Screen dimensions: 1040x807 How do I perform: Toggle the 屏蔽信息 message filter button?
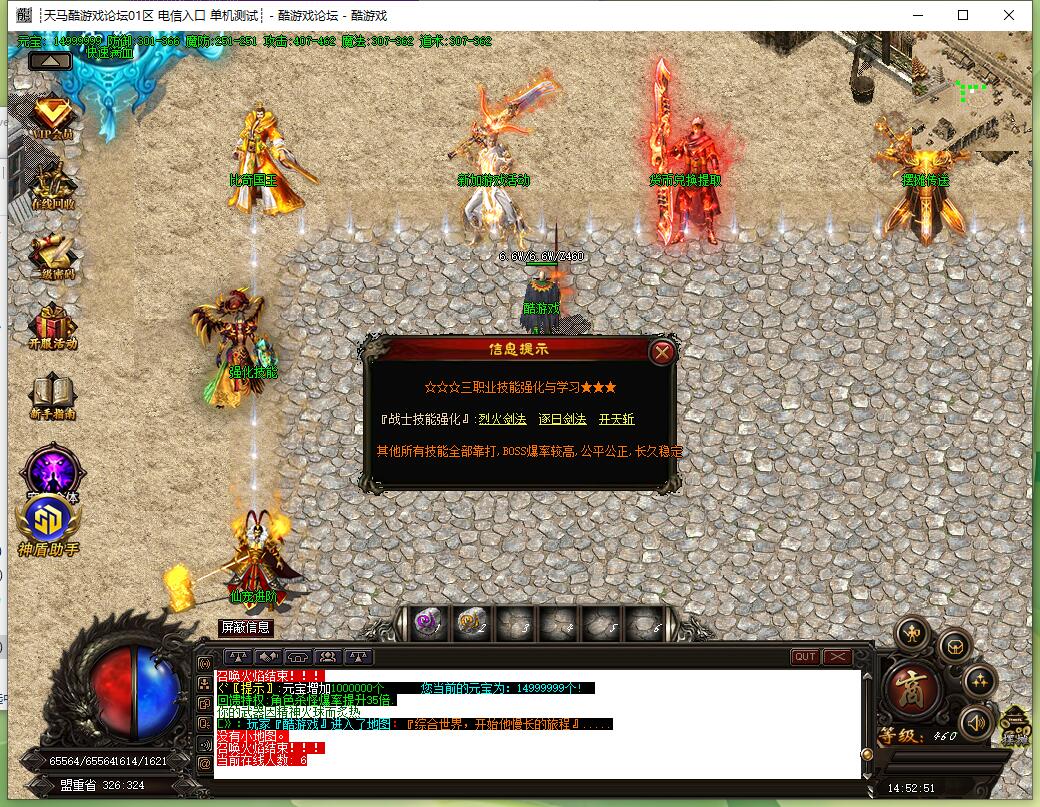coord(246,628)
